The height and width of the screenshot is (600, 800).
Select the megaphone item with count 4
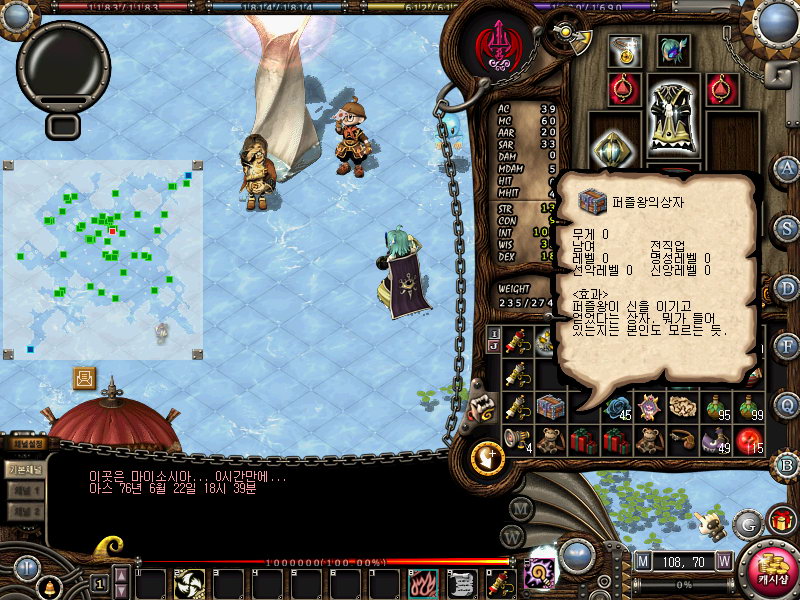coord(517,440)
